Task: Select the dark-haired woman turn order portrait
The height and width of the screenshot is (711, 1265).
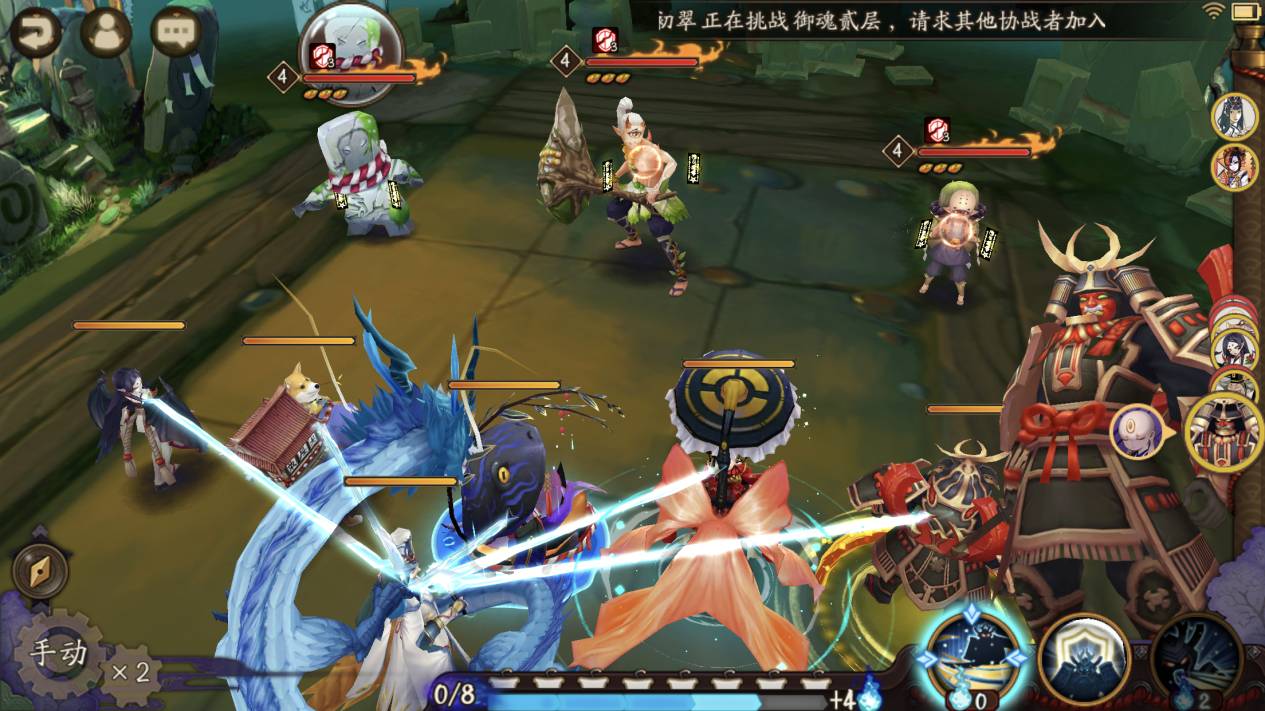Action: [1234, 116]
